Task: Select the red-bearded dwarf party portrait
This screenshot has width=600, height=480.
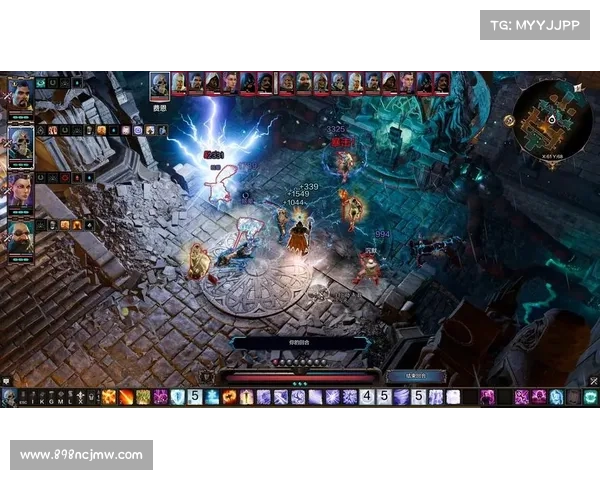Action: point(21,236)
